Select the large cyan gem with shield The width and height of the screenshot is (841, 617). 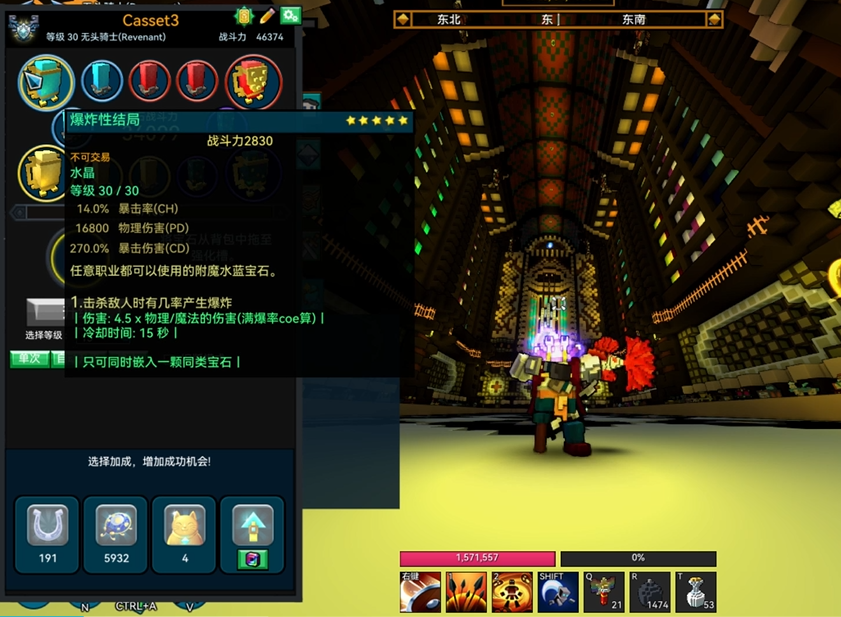point(46,81)
